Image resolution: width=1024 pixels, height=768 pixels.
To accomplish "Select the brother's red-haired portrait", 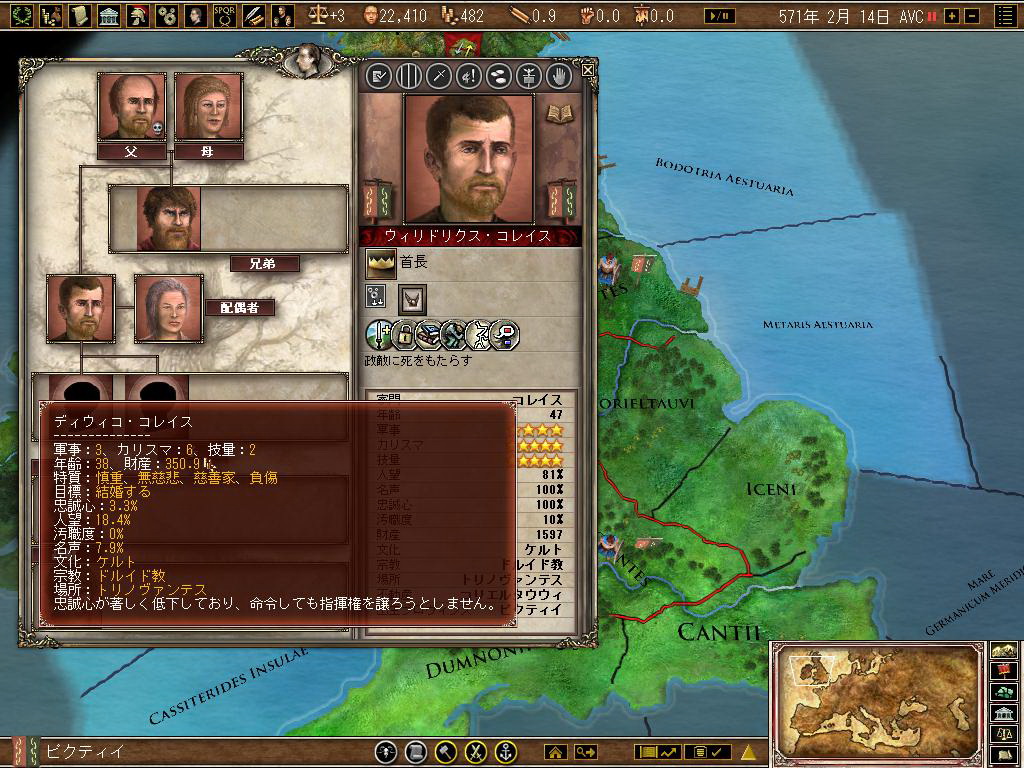I will pyautogui.click(x=171, y=218).
